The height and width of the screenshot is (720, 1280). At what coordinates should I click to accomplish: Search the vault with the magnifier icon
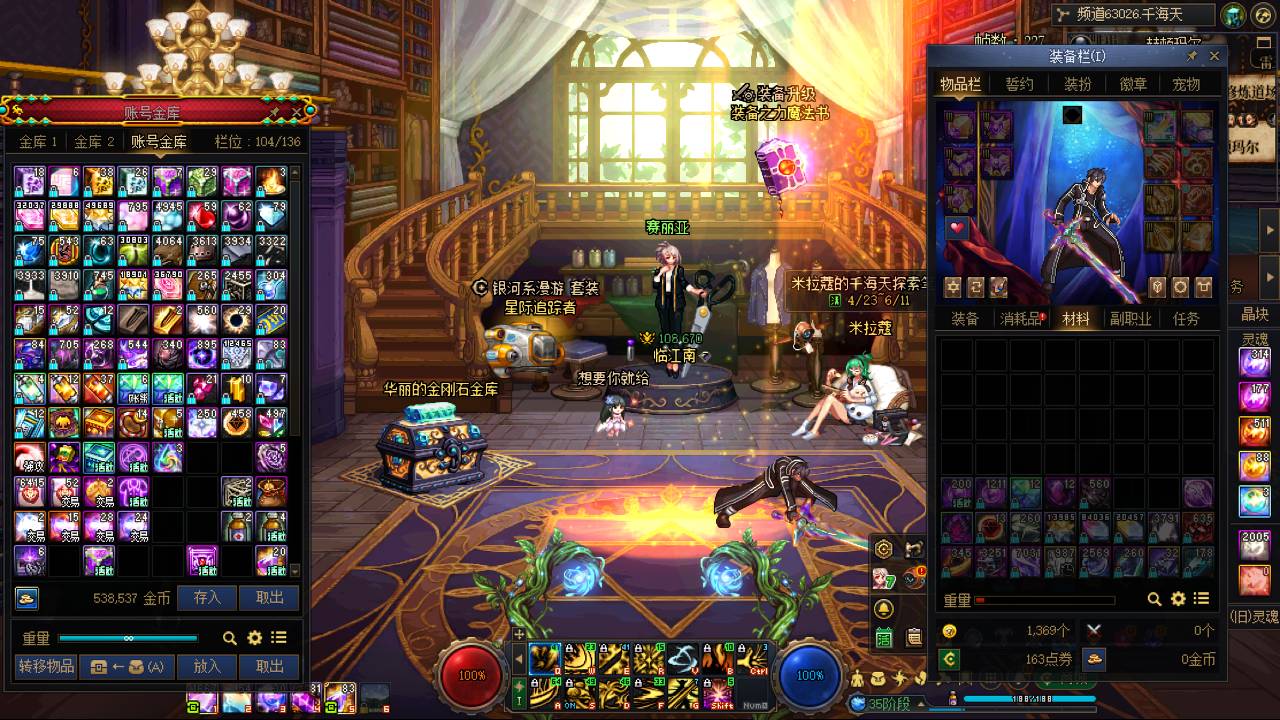(230, 638)
